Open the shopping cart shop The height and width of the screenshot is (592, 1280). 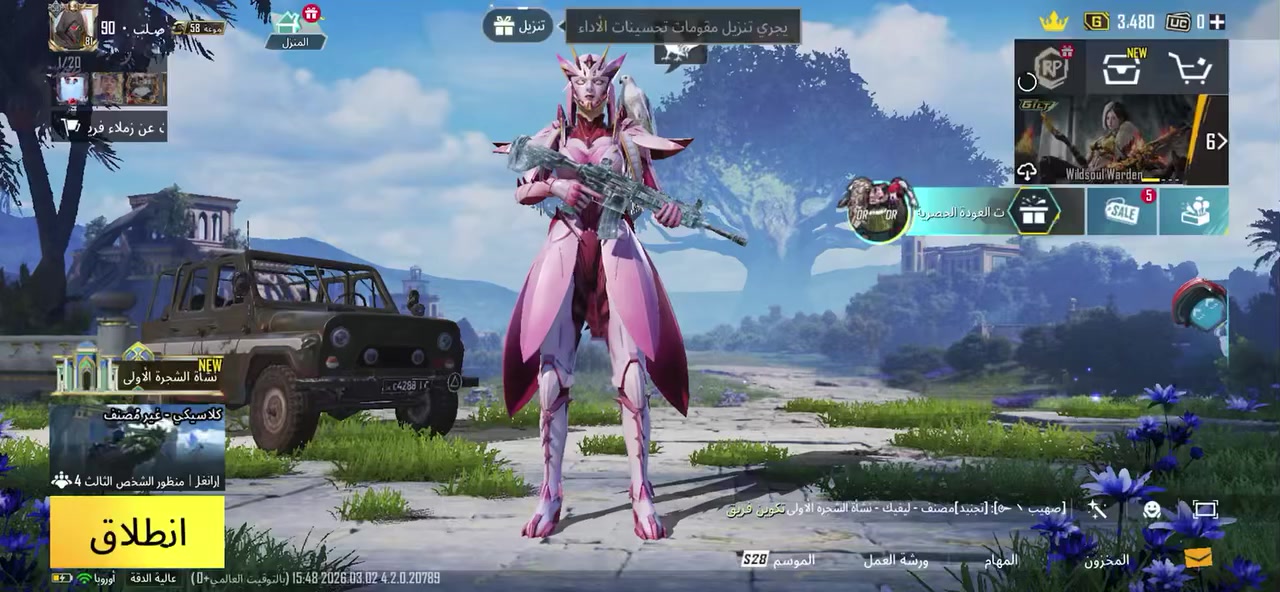[x=1190, y=68]
